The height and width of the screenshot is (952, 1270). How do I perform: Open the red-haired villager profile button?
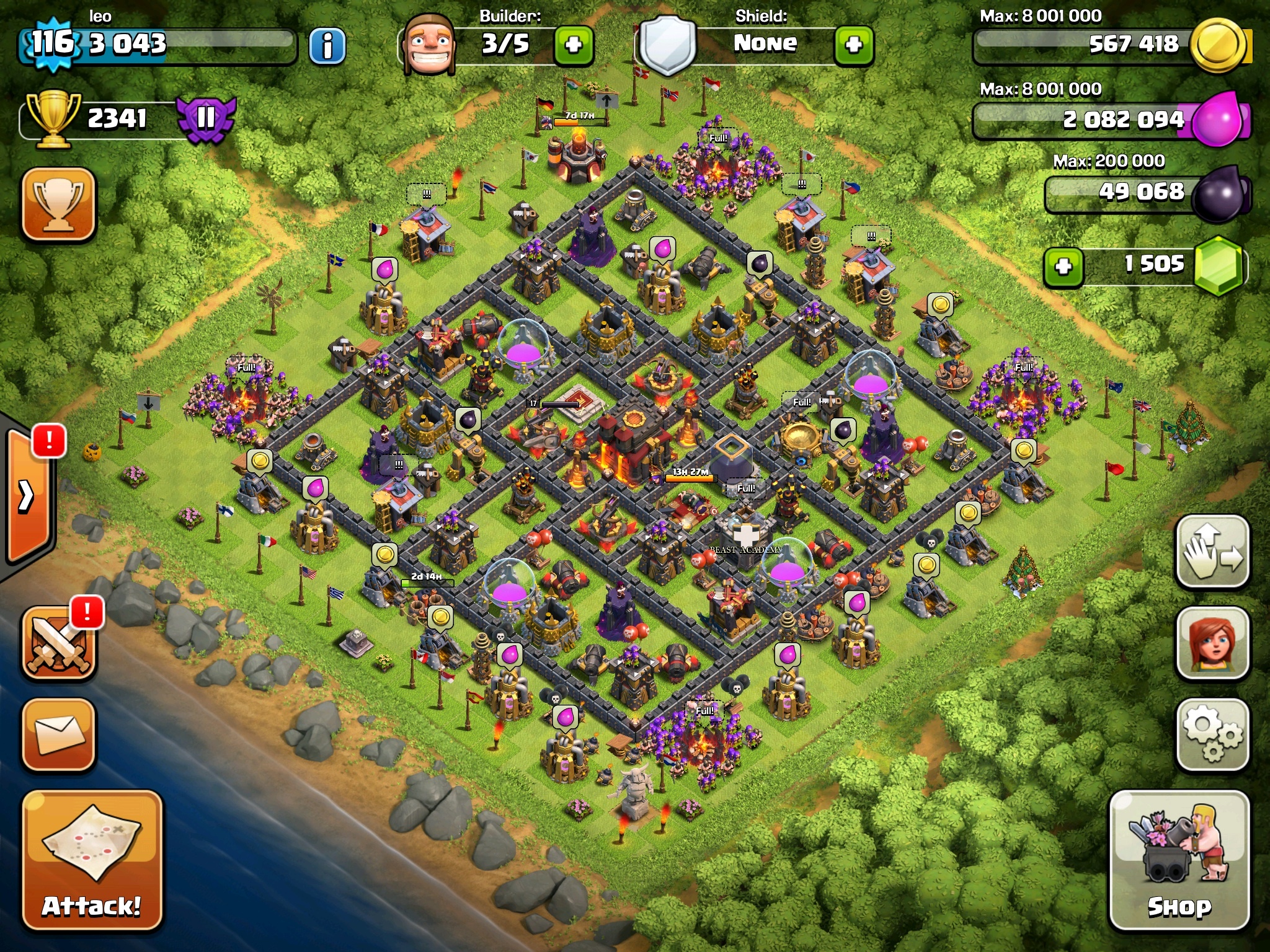[x=1212, y=643]
